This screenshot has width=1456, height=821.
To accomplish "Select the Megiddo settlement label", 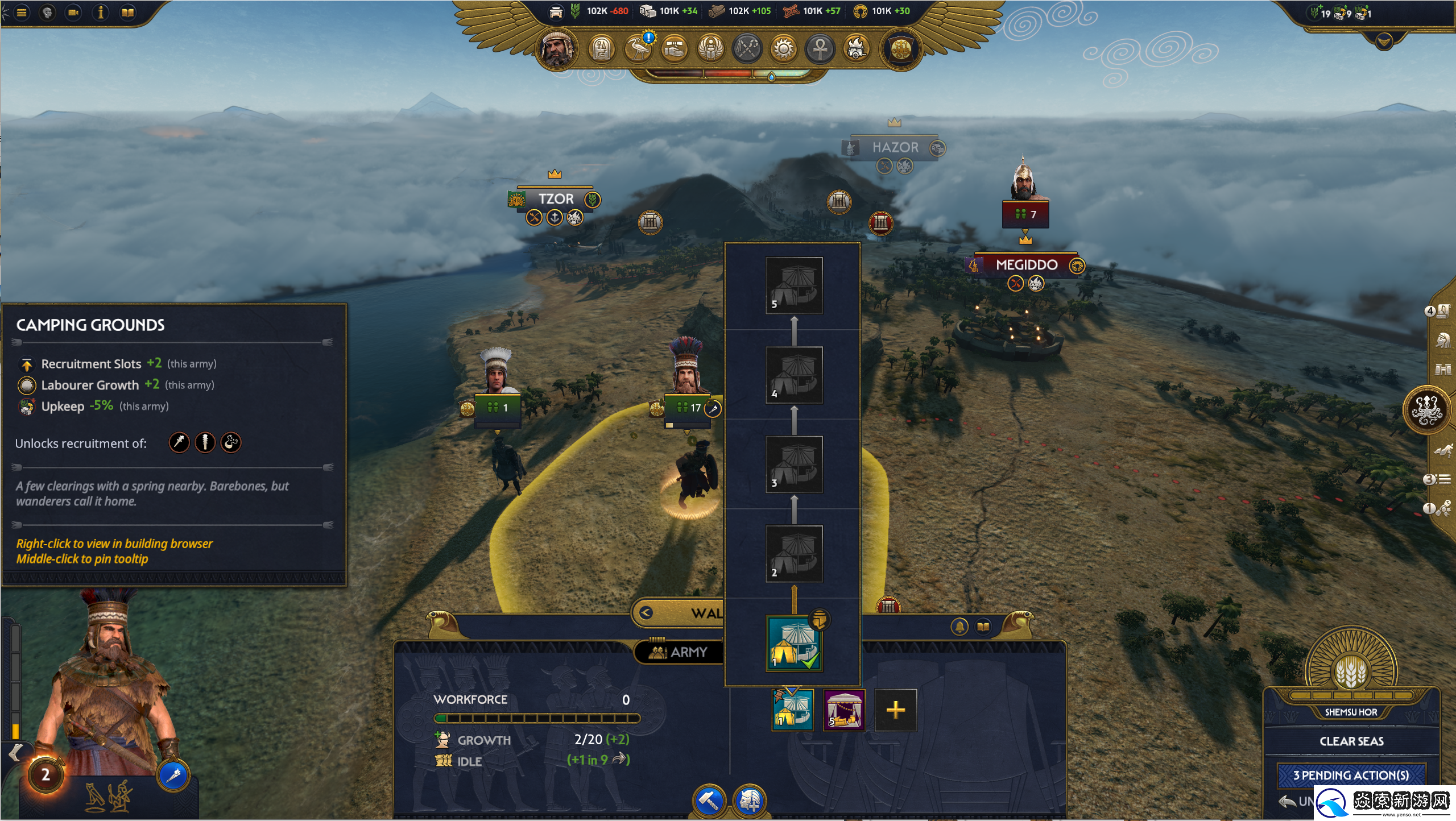I will (1026, 265).
